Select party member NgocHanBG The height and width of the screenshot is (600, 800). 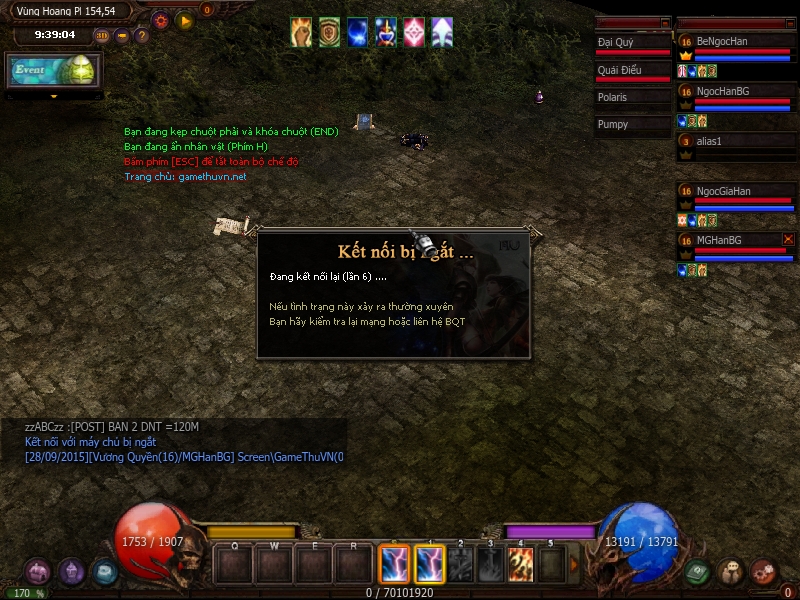(735, 91)
